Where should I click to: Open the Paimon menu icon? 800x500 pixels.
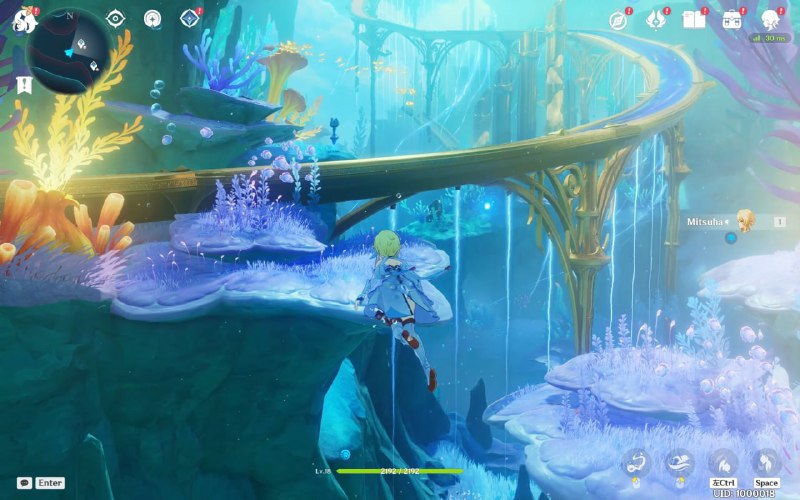coord(24,19)
